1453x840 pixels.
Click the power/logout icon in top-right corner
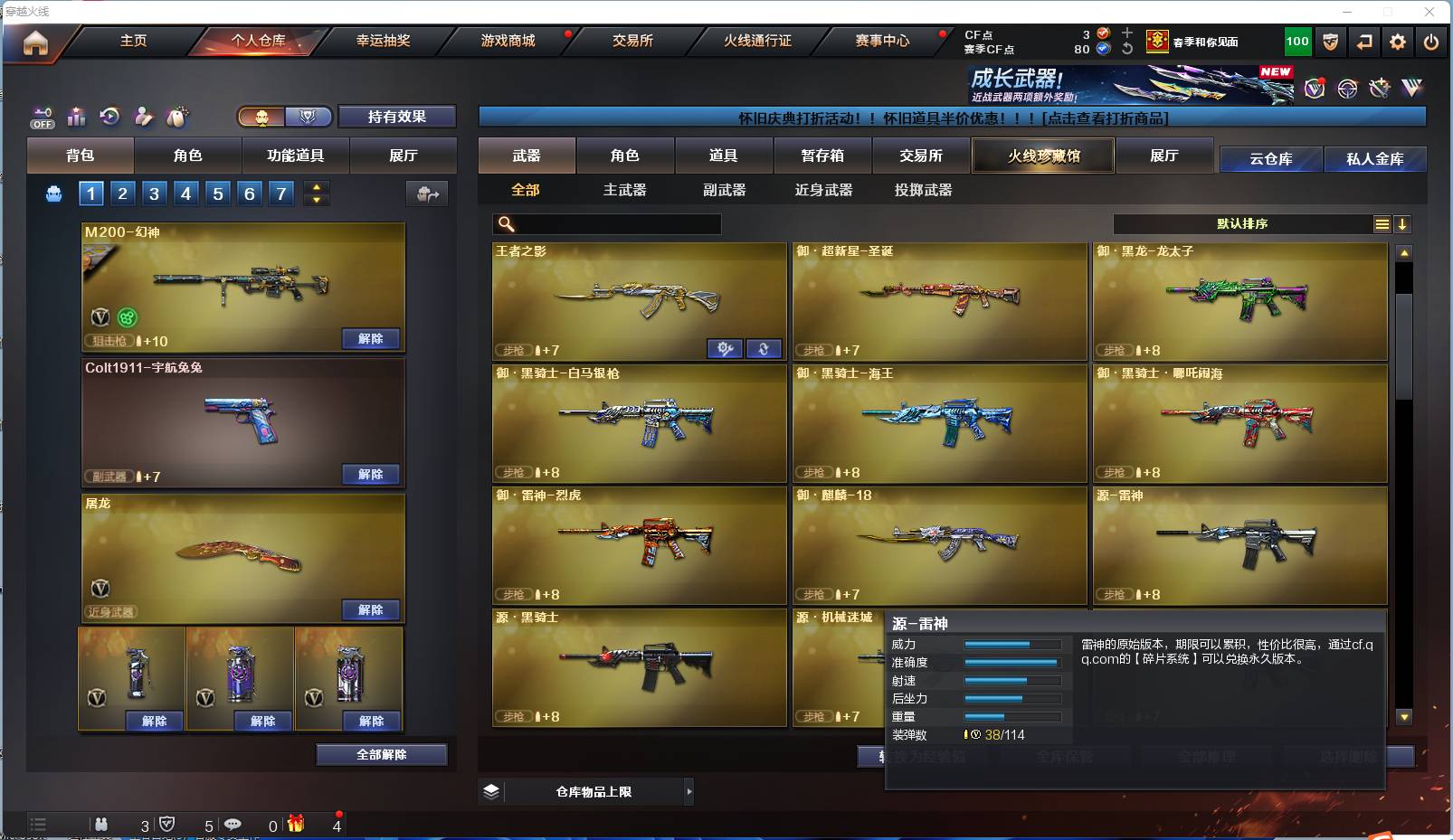click(1429, 41)
